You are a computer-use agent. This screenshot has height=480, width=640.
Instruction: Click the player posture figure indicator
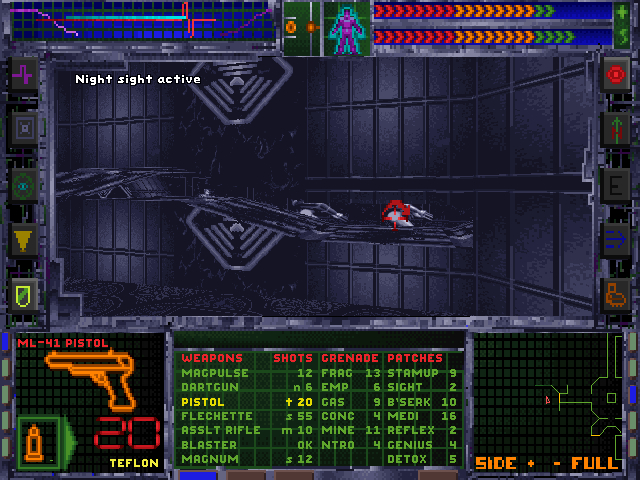(346, 28)
